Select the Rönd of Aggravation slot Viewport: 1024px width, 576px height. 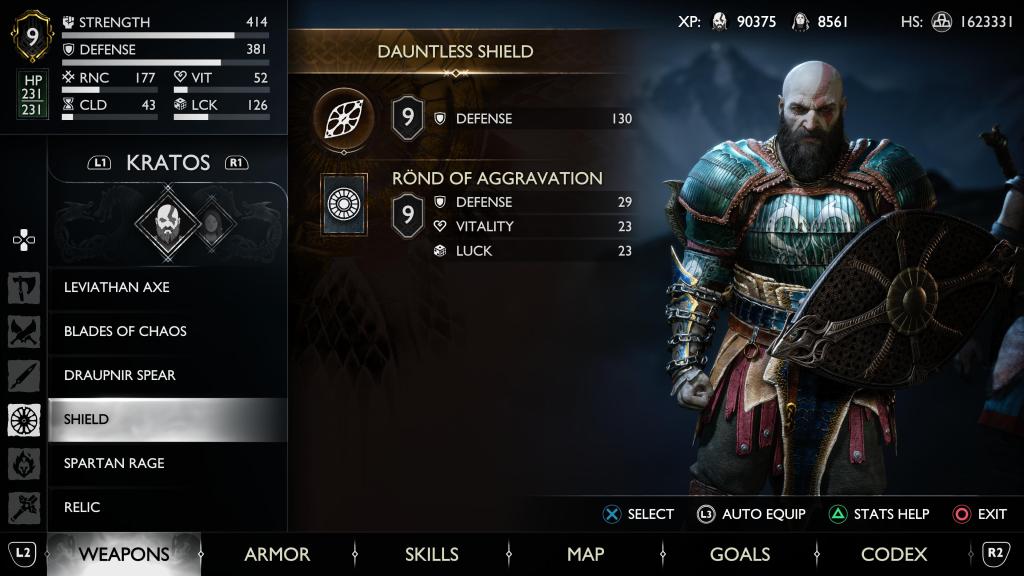click(x=344, y=205)
